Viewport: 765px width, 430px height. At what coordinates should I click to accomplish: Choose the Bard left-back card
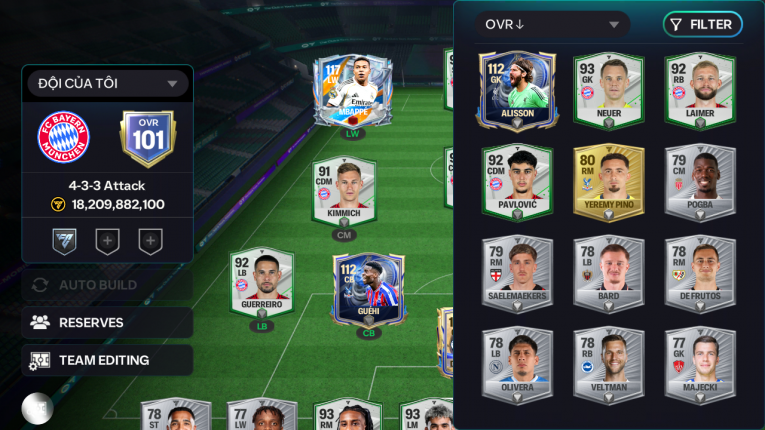click(608, 273)
